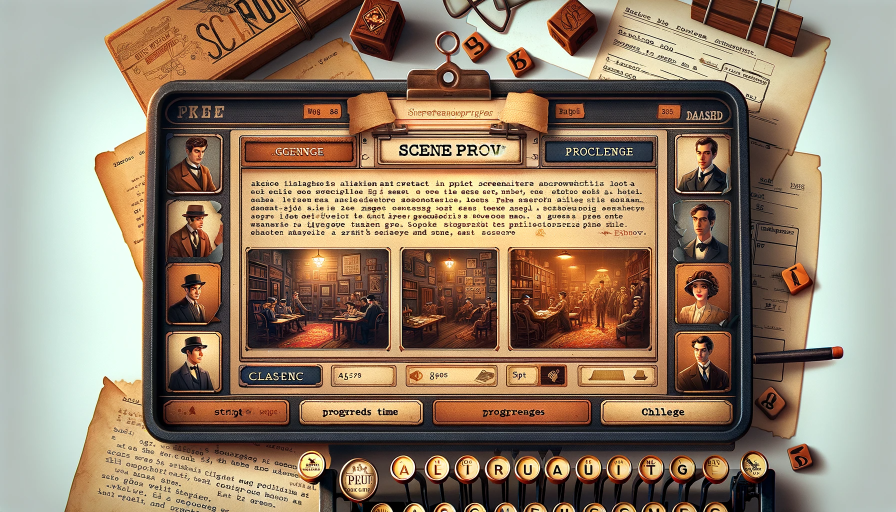Screen dimensions: 896x512
Task: Choose the middle scene thumbnail
Action: [449, 298]
